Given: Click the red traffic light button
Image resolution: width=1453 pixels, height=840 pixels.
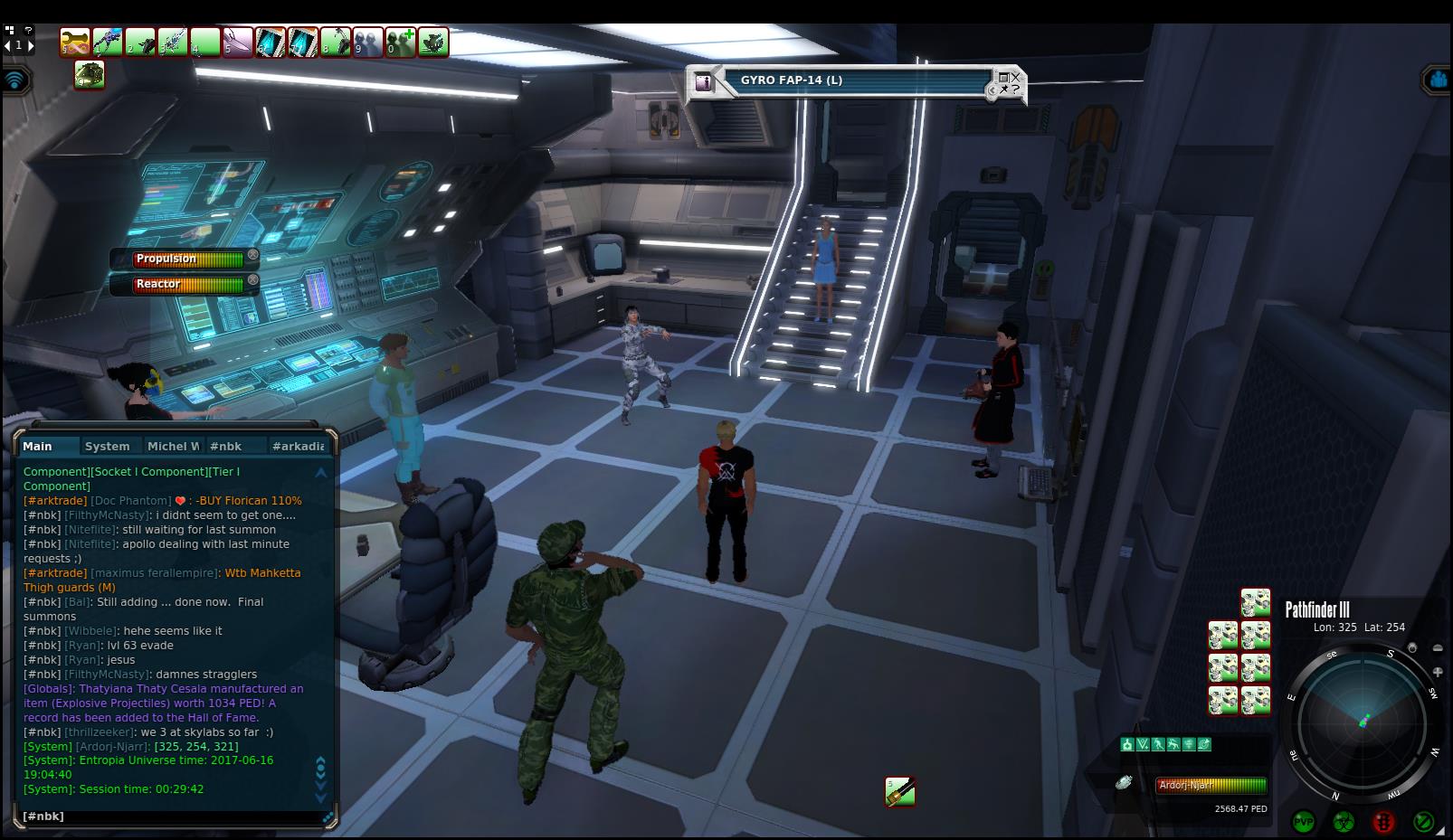Looking at the screenshot, I should pos(1383,821).
